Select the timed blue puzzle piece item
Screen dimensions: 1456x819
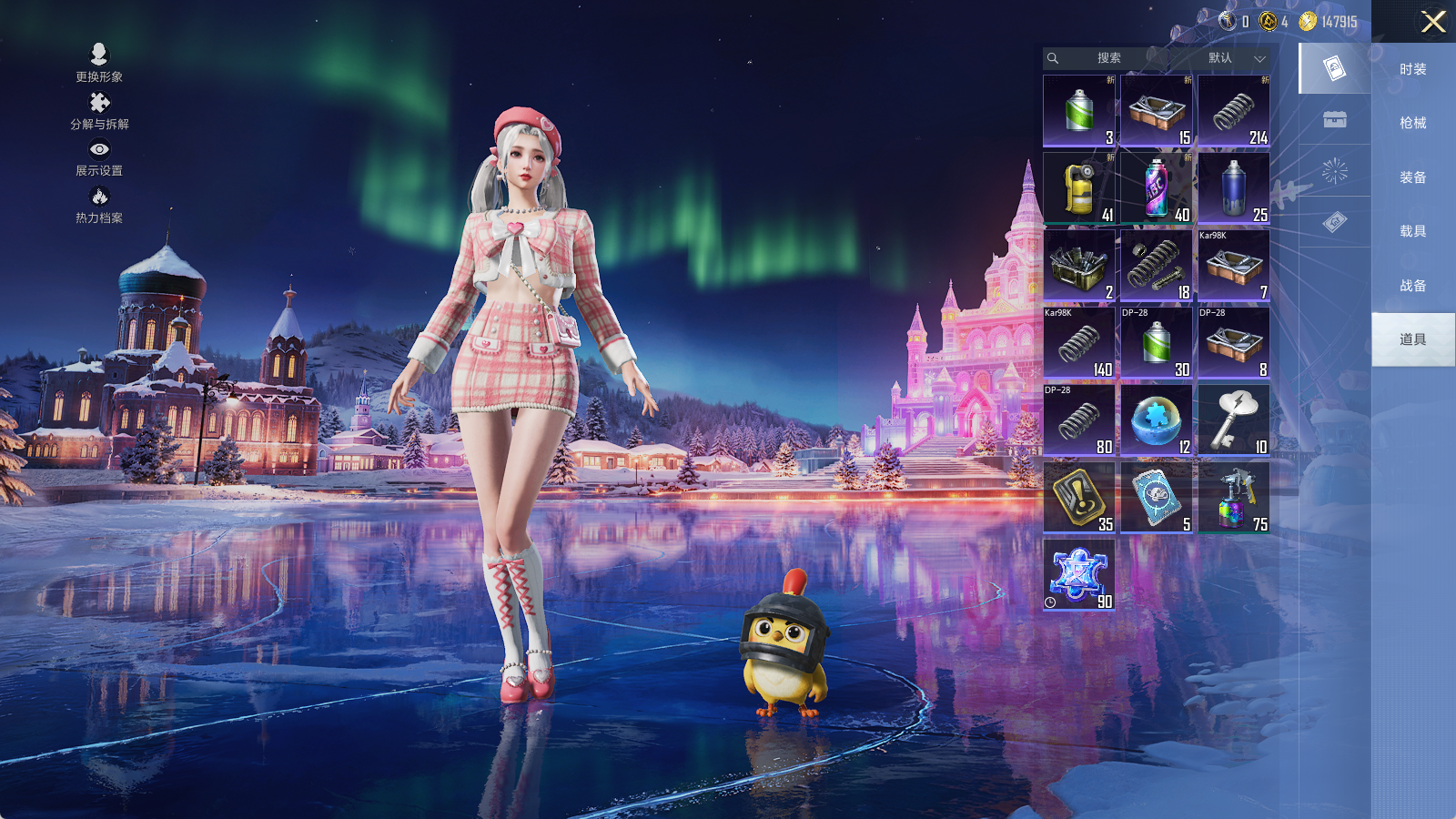[x=1079, y=575]
